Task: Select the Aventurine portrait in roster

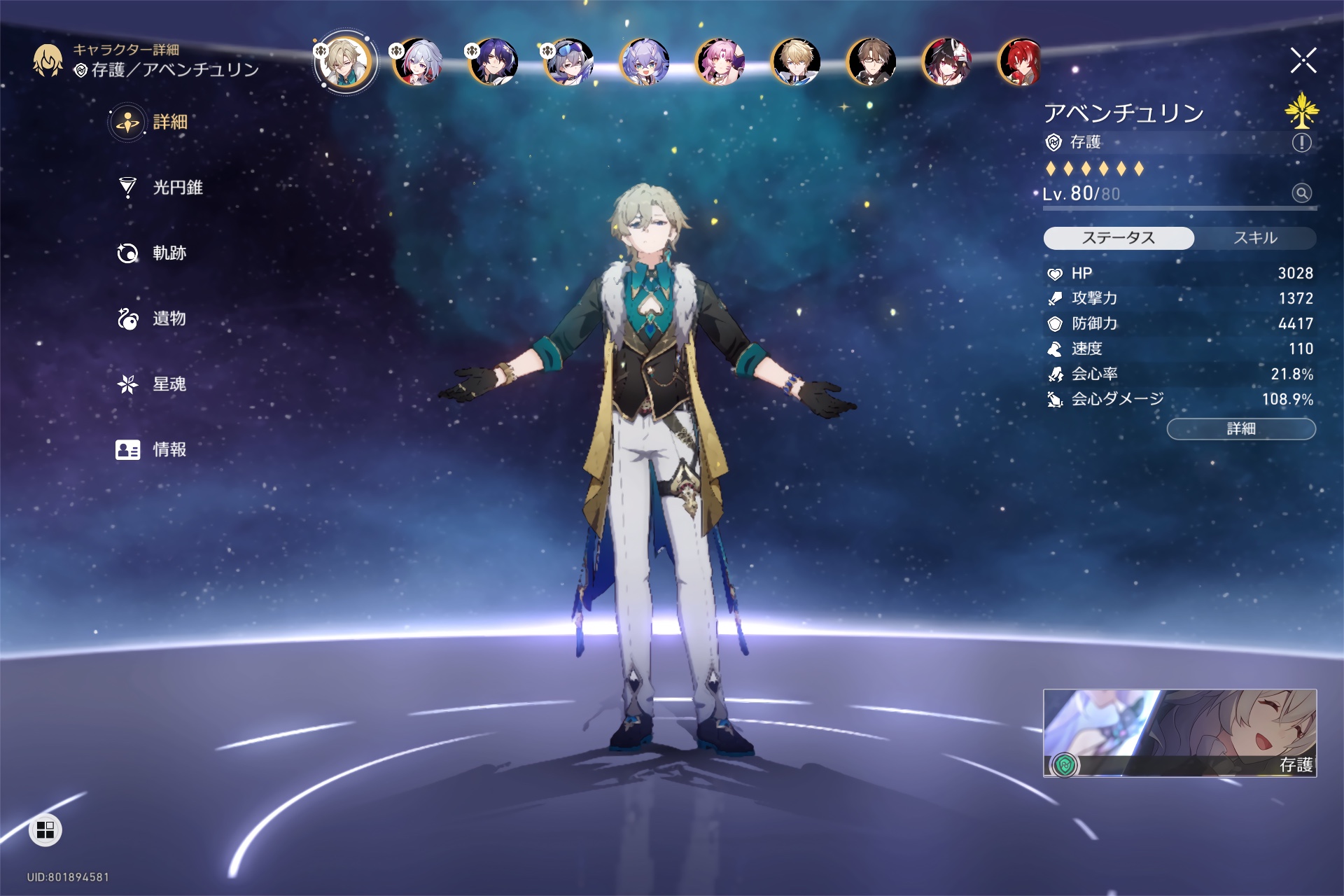Action: coord(344,62)
